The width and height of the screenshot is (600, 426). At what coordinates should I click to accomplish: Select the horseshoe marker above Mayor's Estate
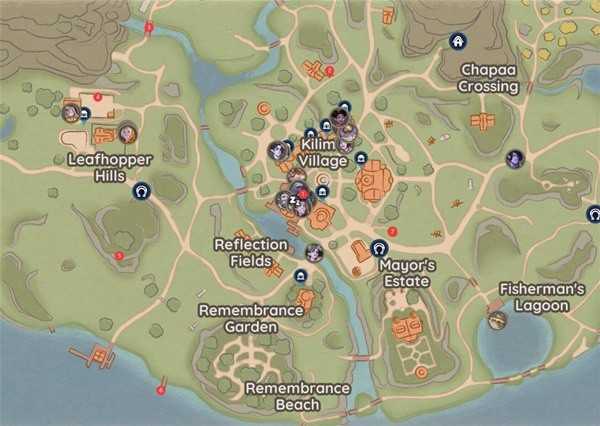[379, 248]
